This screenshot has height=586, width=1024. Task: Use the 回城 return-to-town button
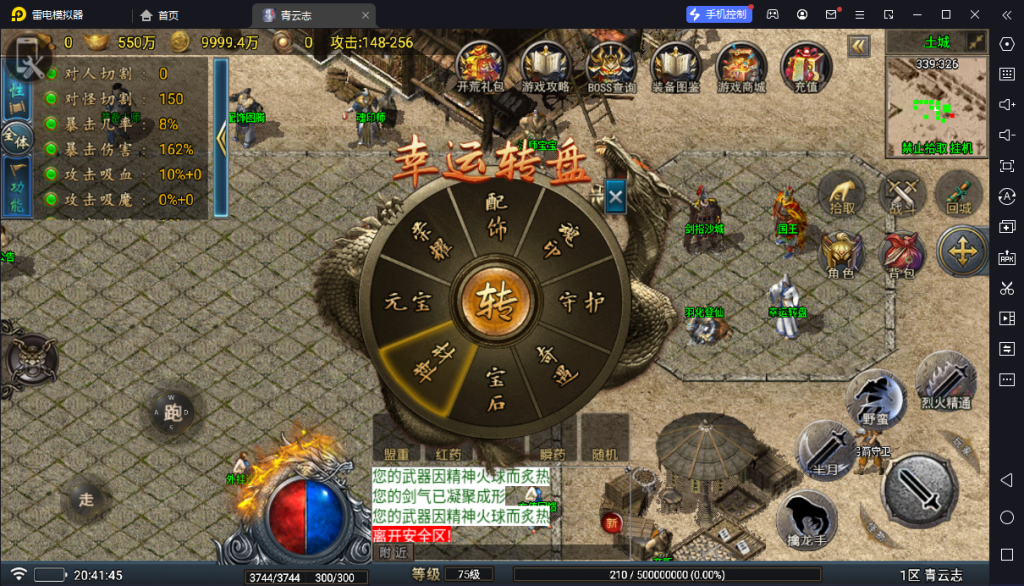click(x=959, y=194)
